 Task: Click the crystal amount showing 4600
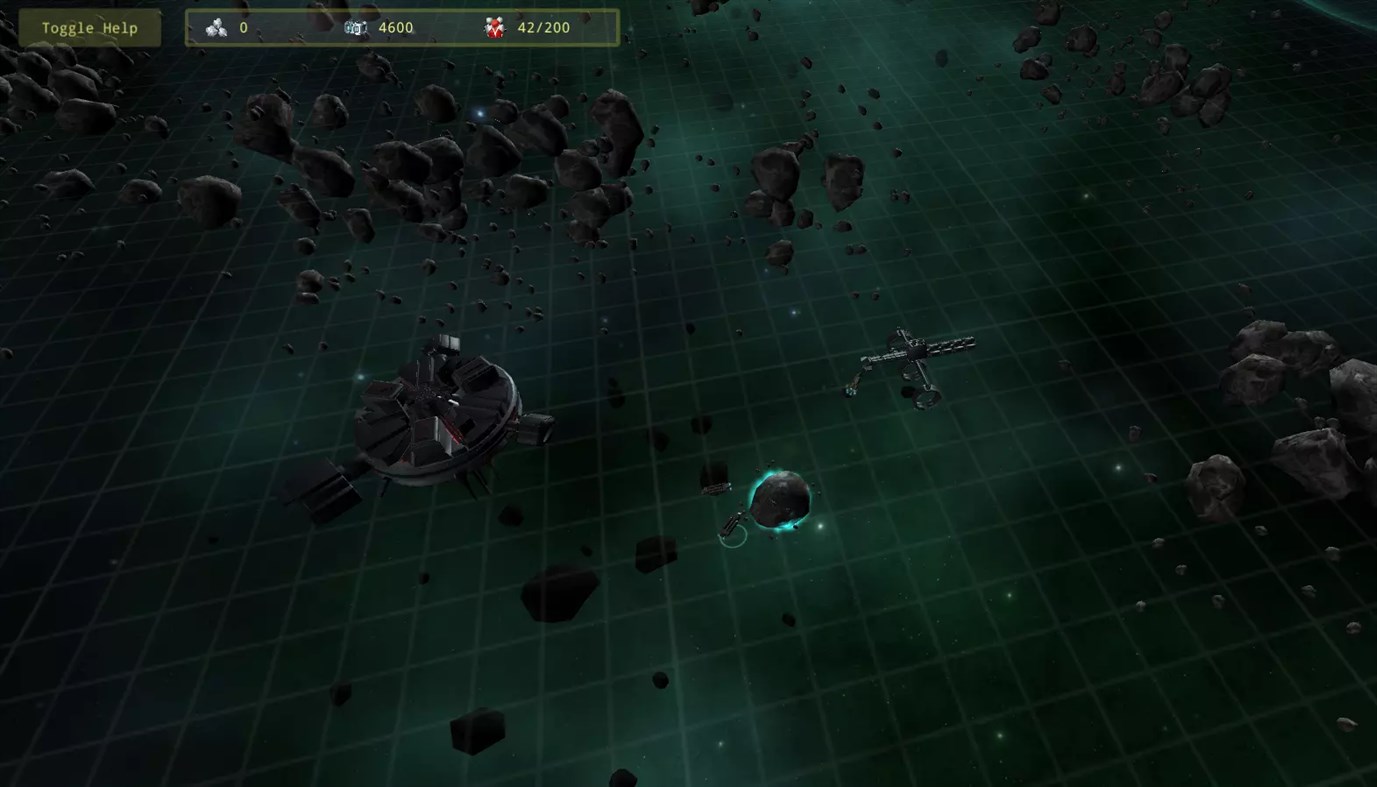[x=394, y=27]
